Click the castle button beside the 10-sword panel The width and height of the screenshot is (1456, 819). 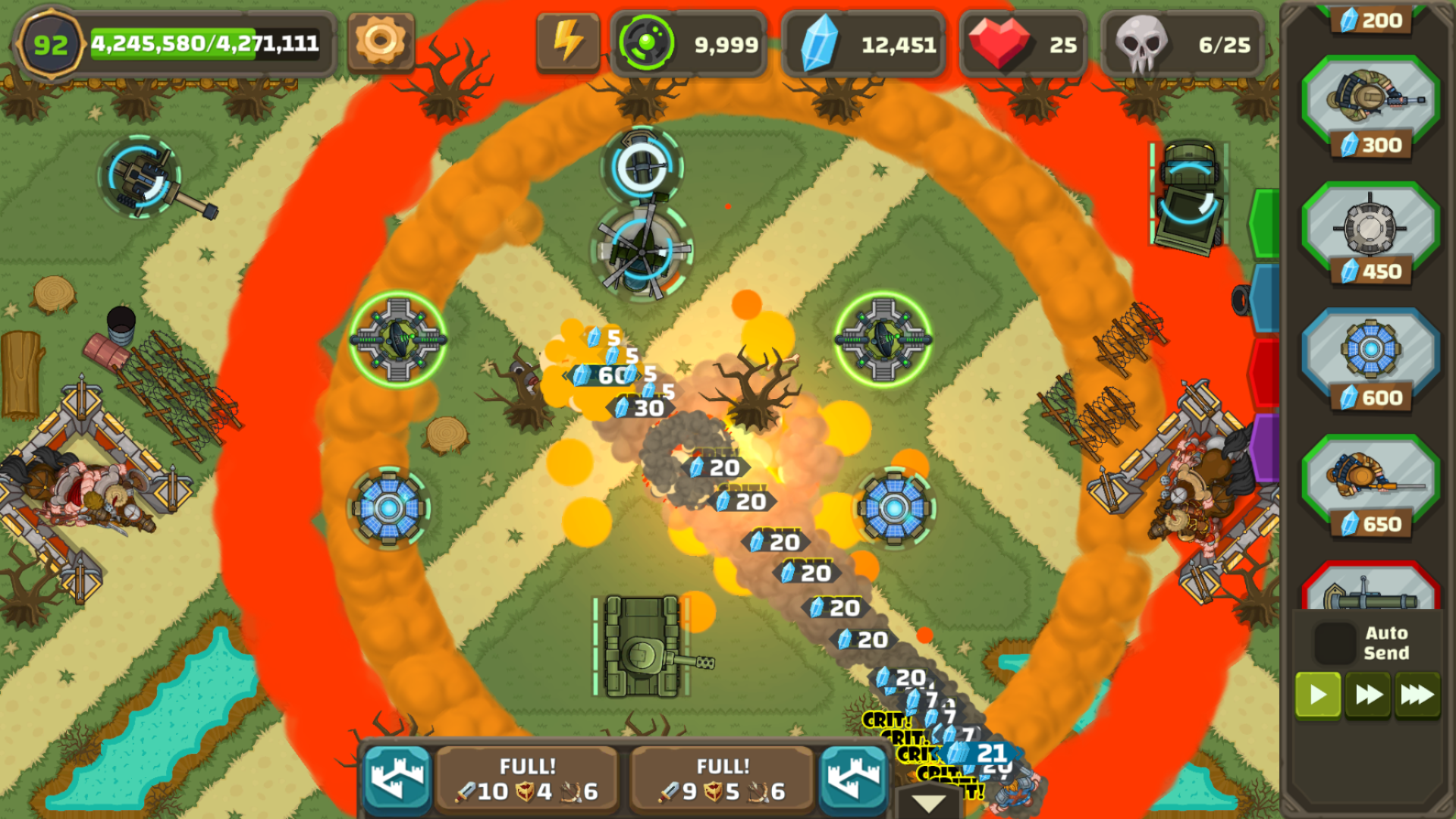(x=397, y=780)
